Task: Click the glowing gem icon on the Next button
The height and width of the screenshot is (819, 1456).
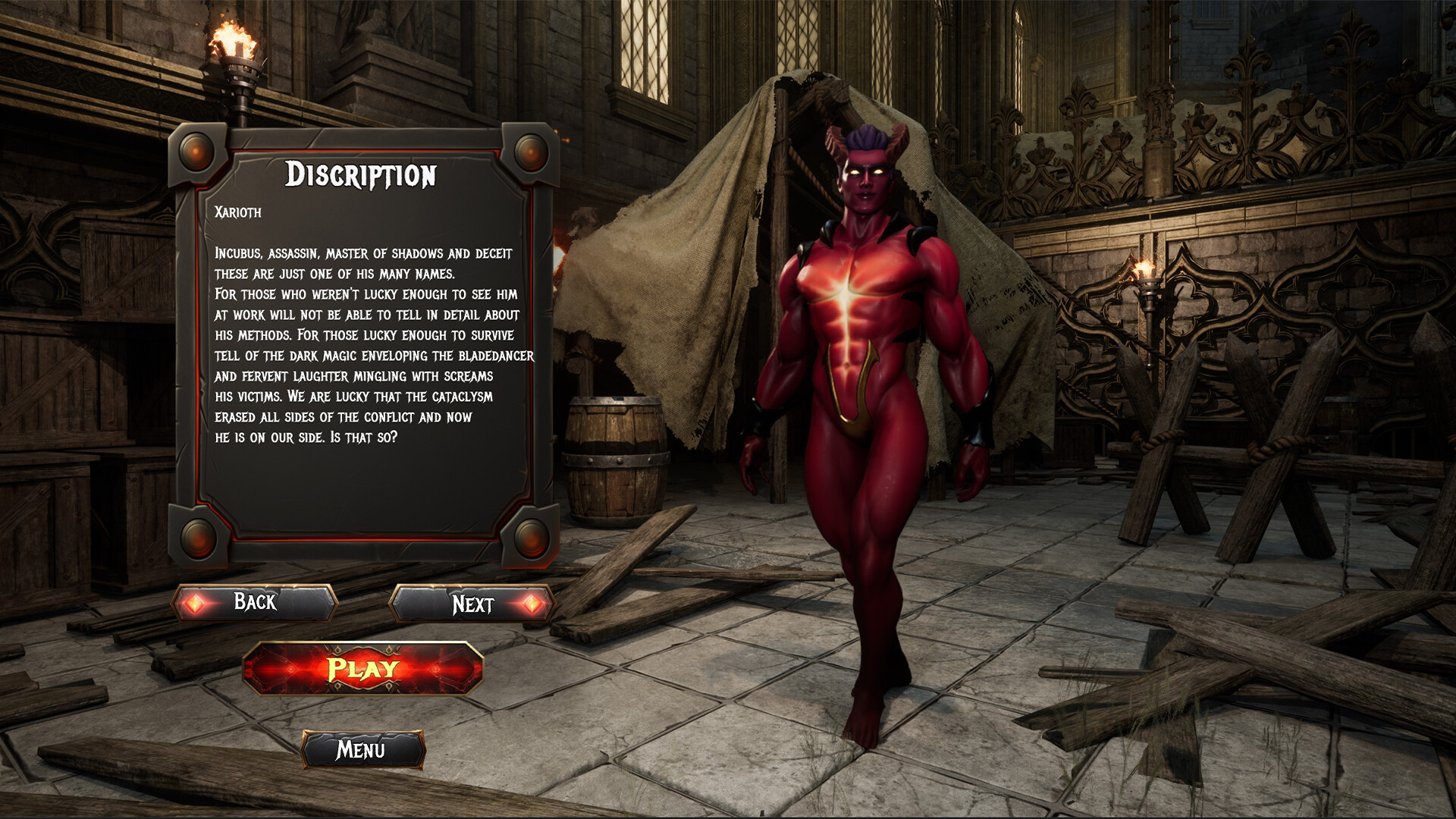Action: coord(533,604)
